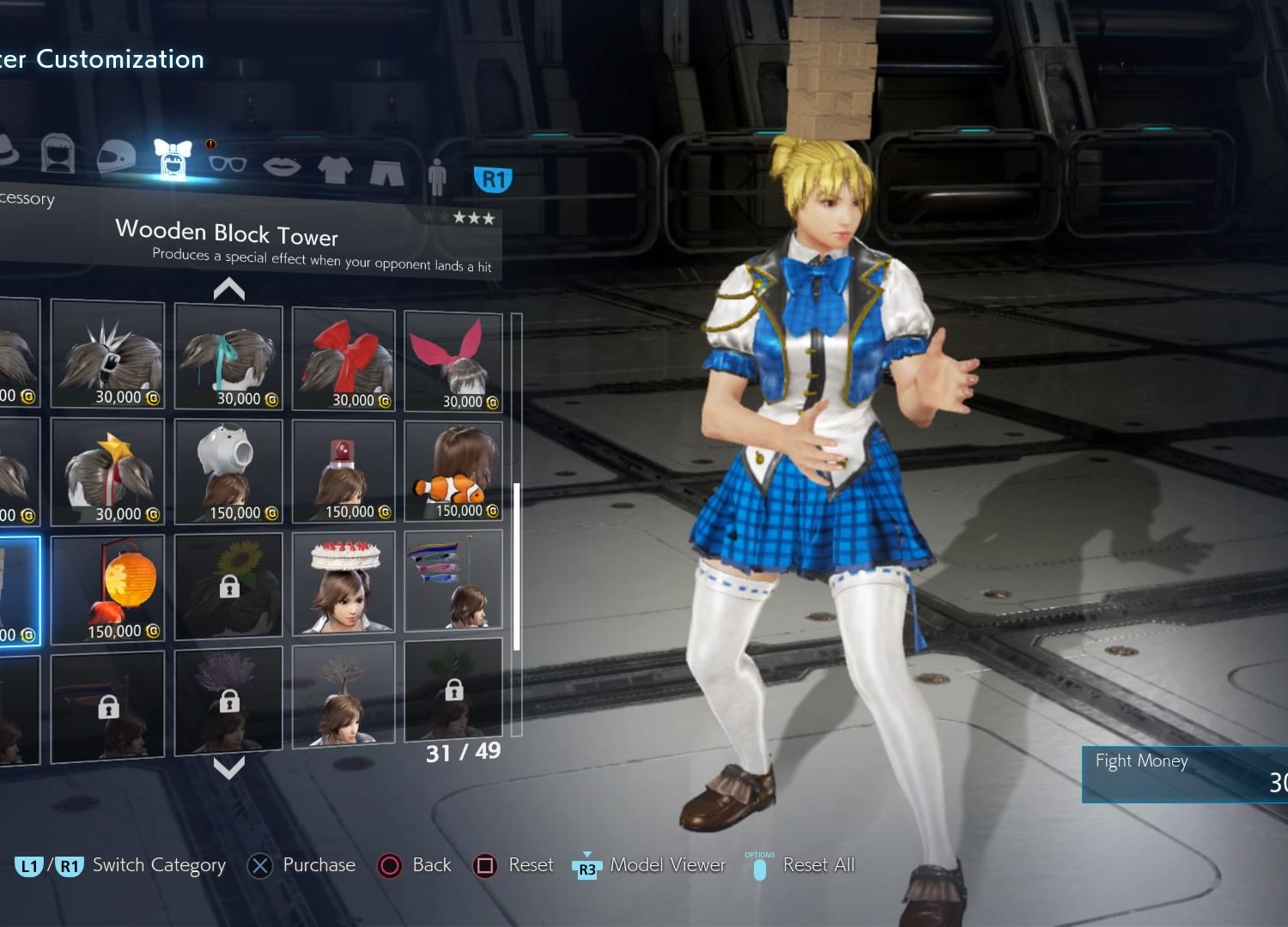Select the red siren light accessory
Viewport: 1288px width, 927px height.
[343, 471]
